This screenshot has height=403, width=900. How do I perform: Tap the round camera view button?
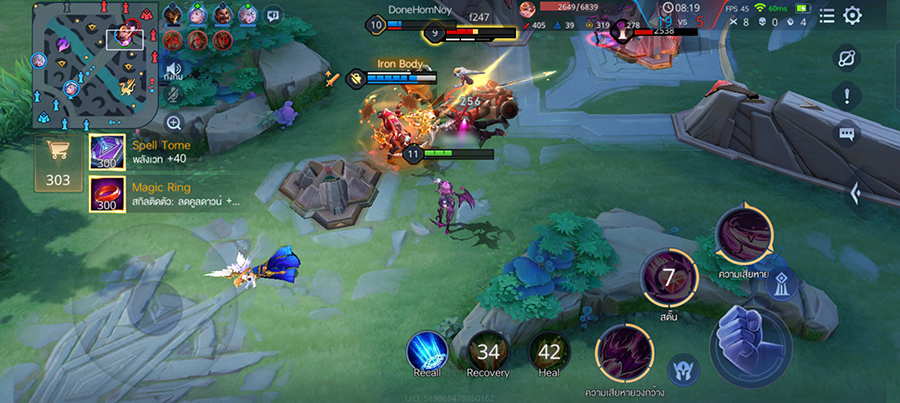847,57
